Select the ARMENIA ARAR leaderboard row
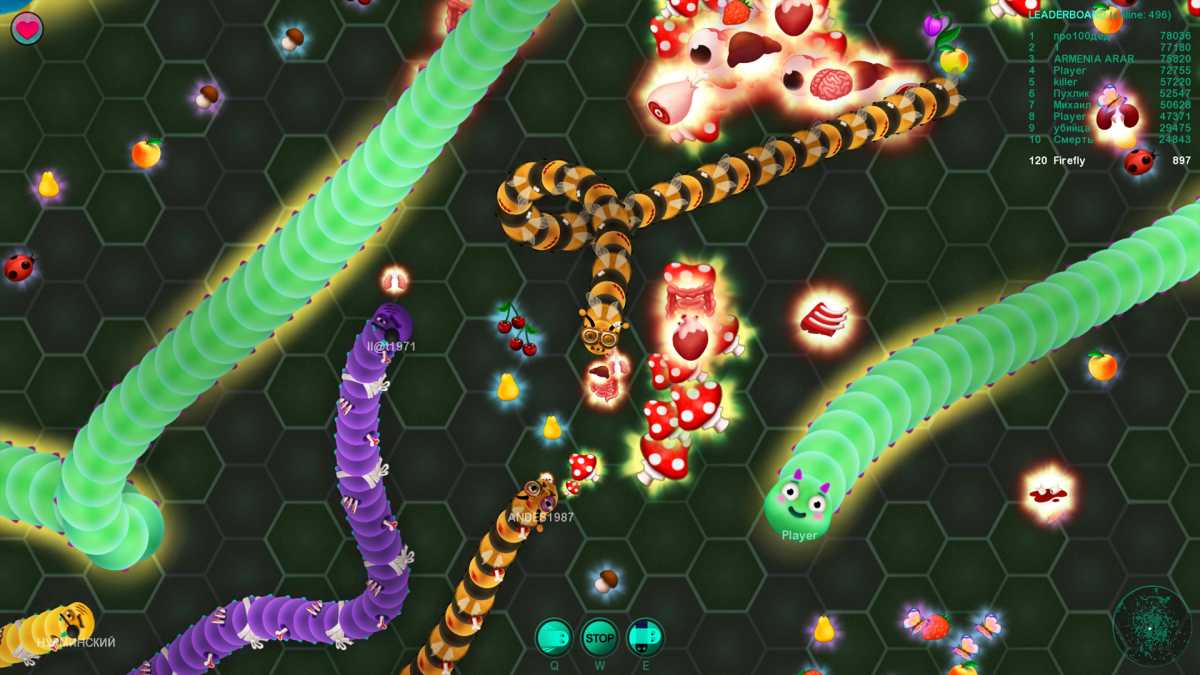The image size is (1200, 675). click(x=1110, y=59)
